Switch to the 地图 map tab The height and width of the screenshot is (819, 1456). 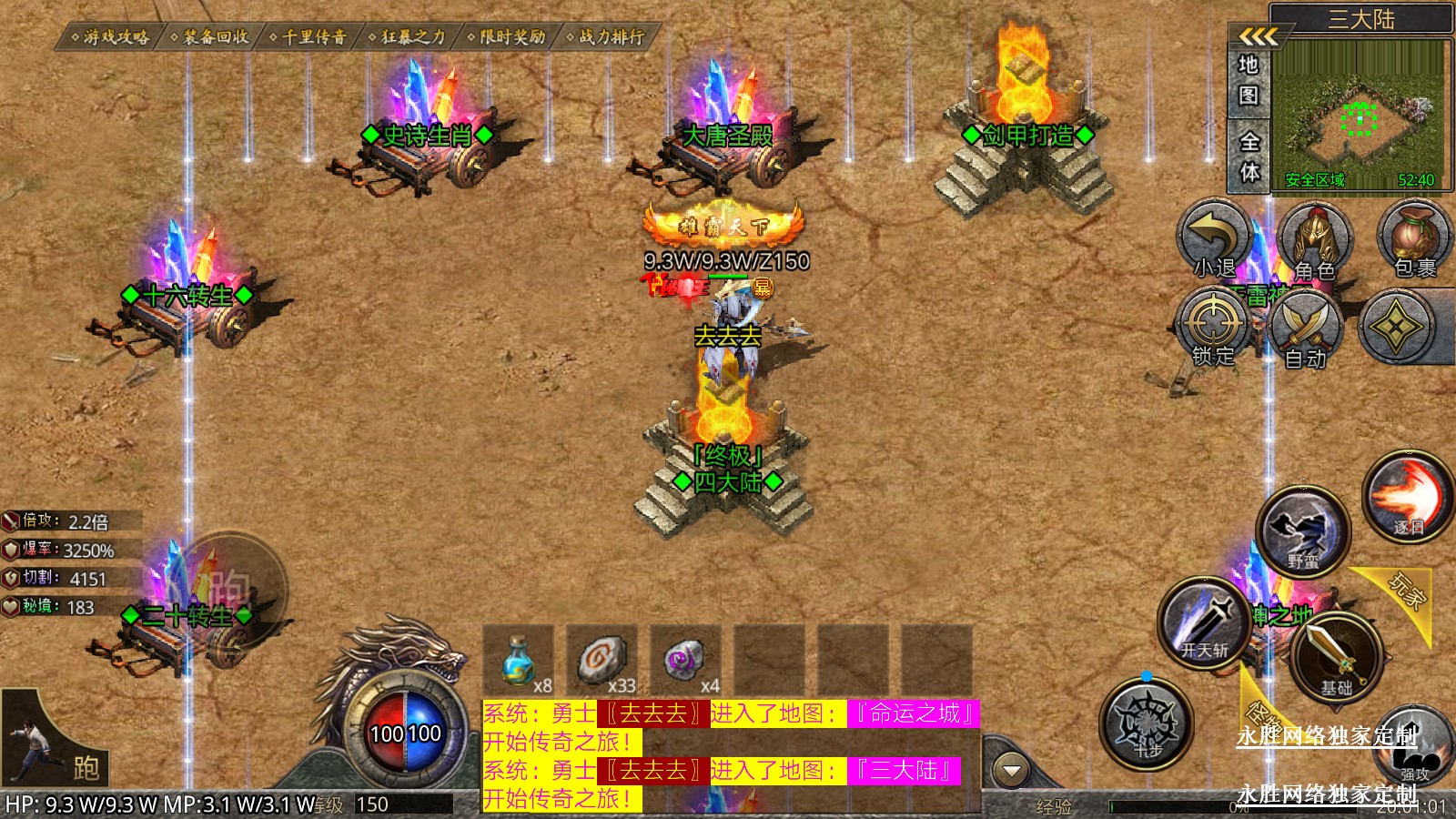[1249, 80]
